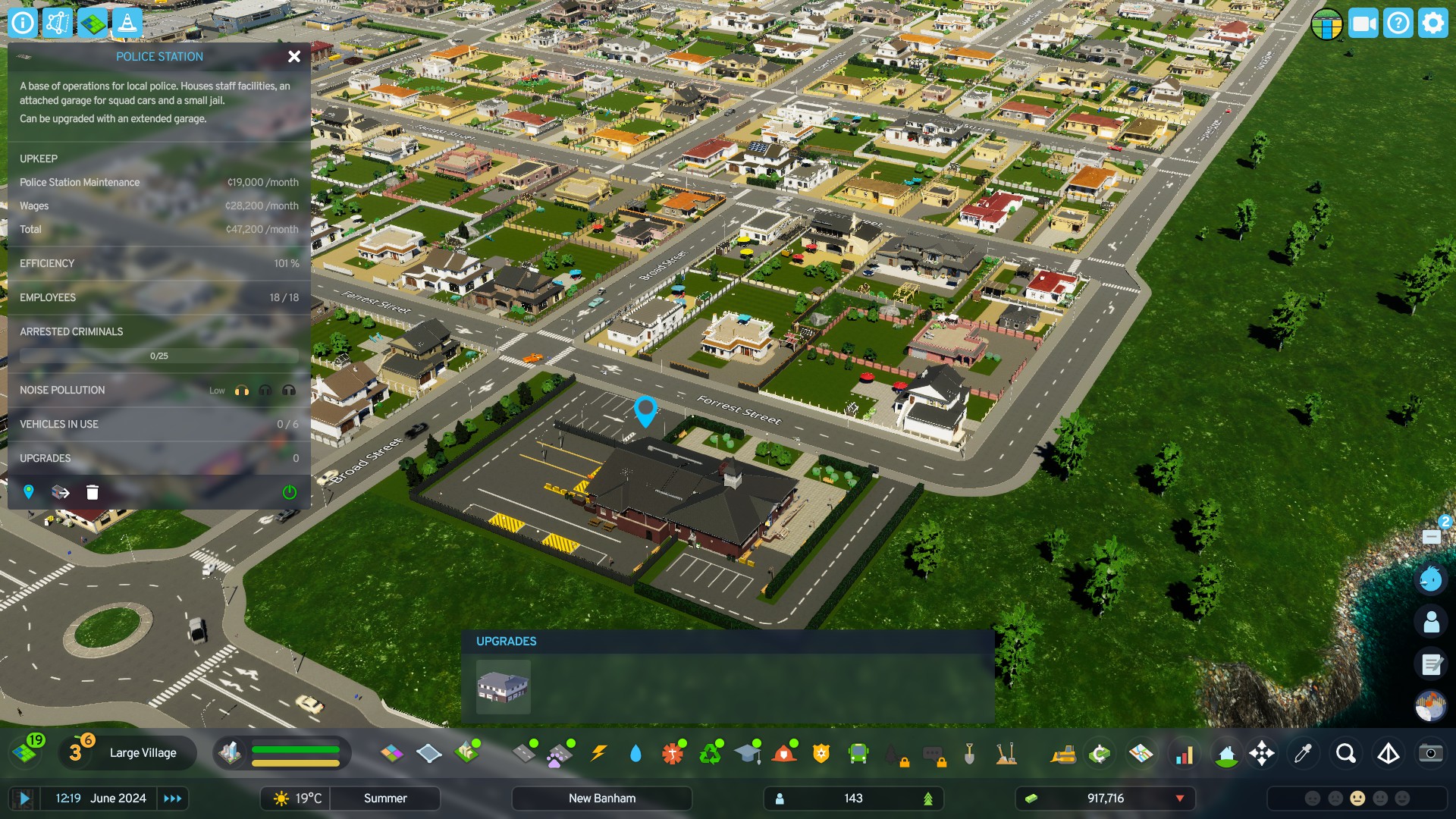Open the Info Views panel top left

tap(22, 22)
